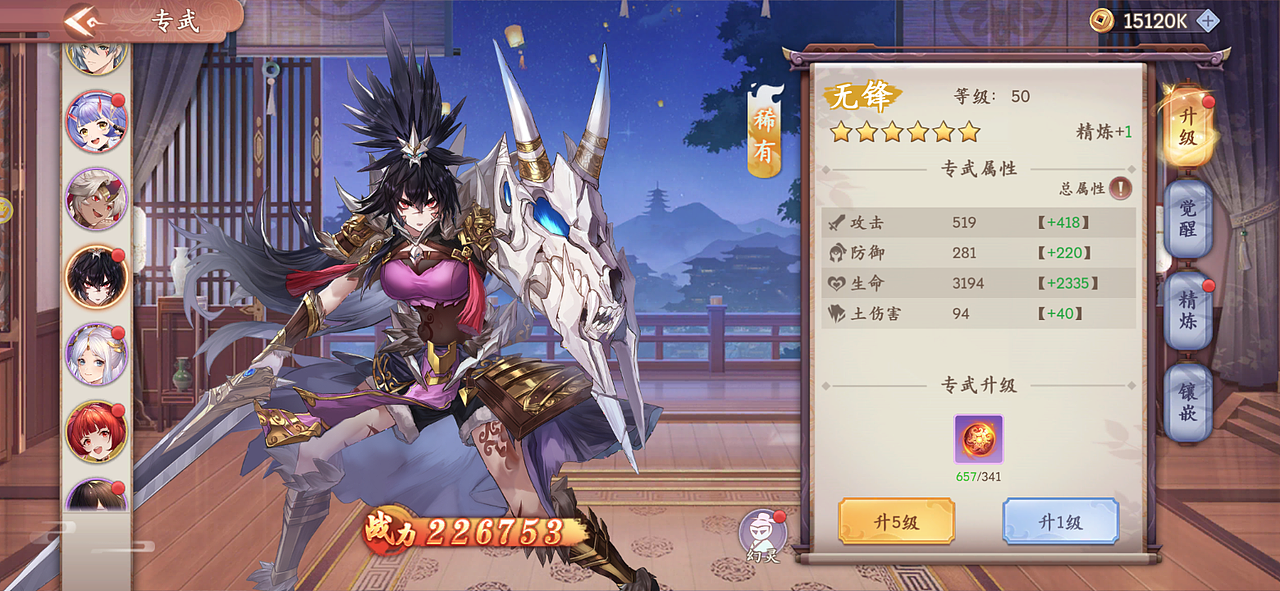Select the black-haired red-eyed character portrait

(x=96, y=276)
